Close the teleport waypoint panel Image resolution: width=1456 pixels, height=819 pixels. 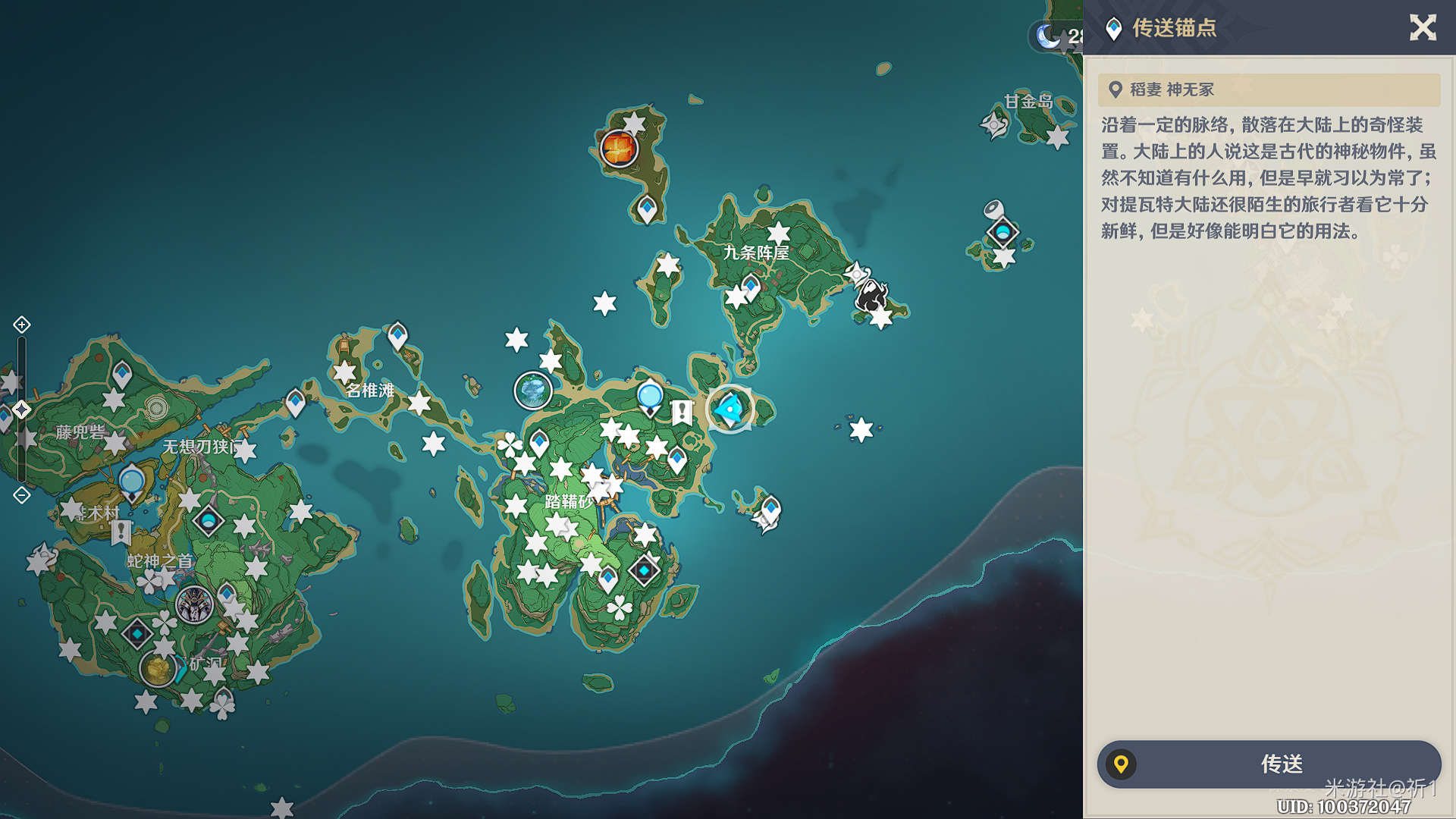[1423, 28]
